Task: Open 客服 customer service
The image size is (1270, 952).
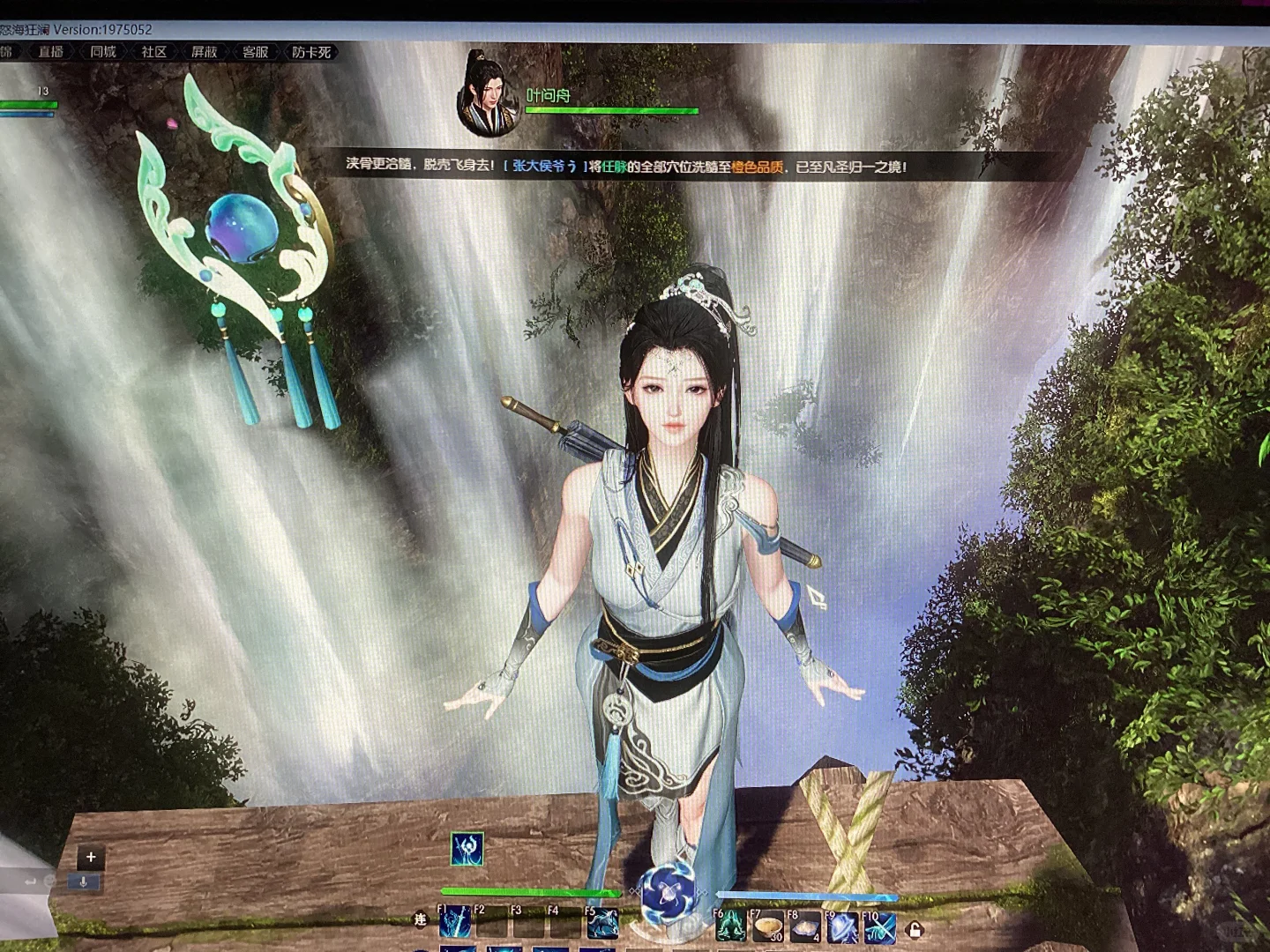Action: click(x=256, y=52)
